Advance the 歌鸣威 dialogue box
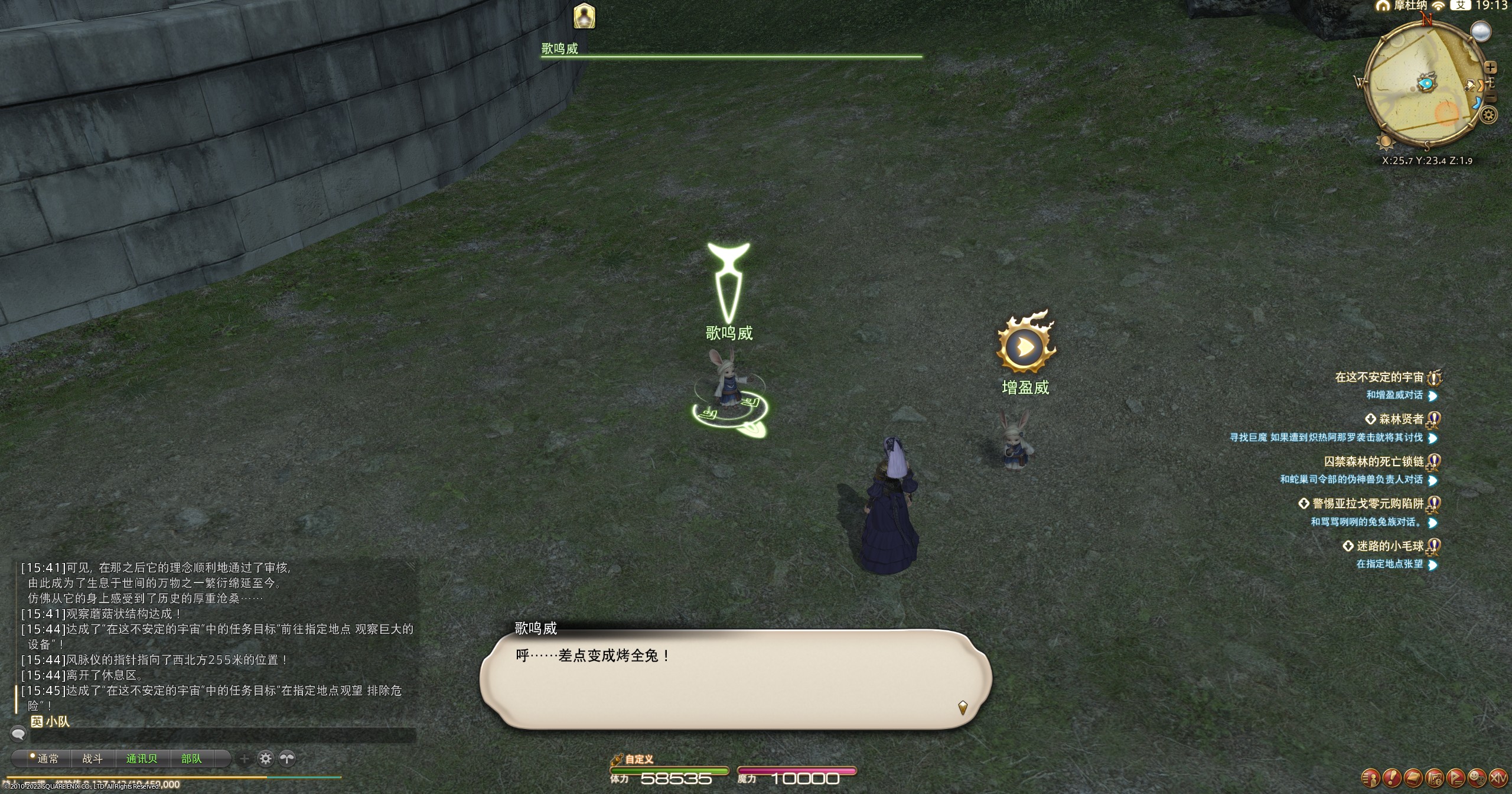 click(x=735, y=678)
